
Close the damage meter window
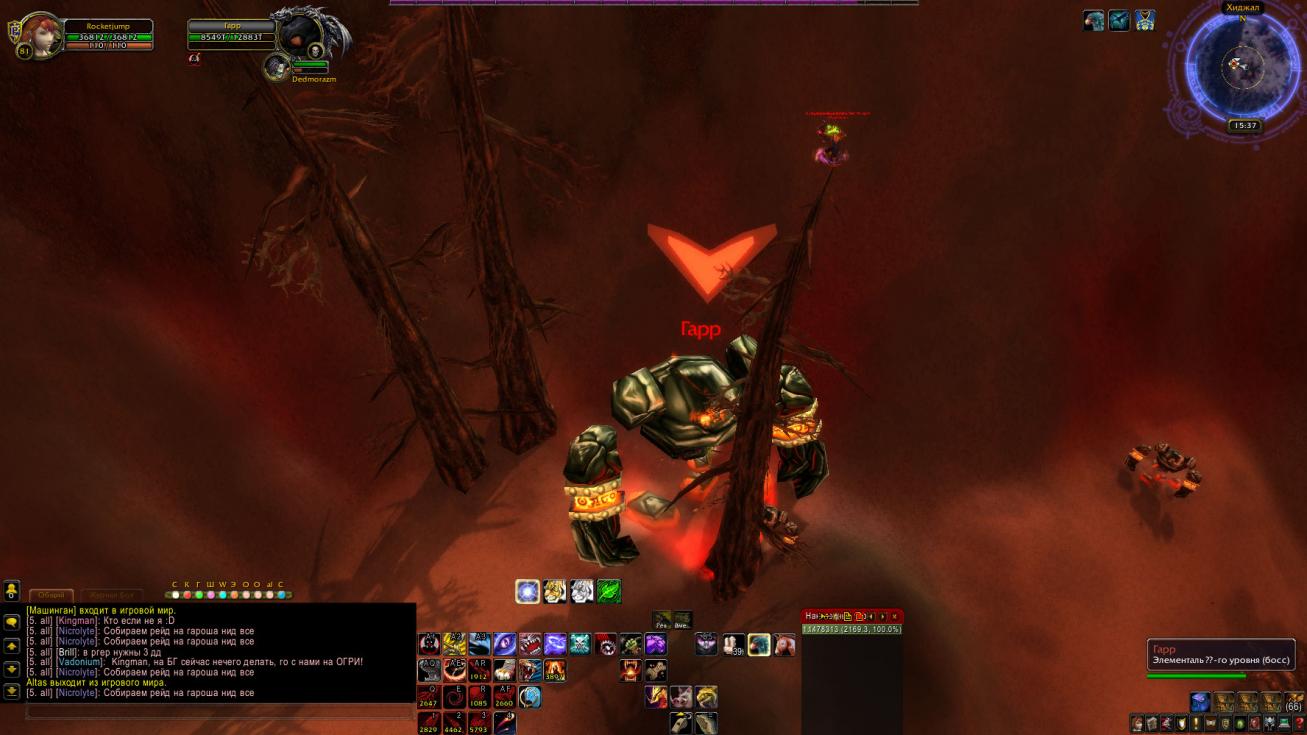[x=894, y=616]
